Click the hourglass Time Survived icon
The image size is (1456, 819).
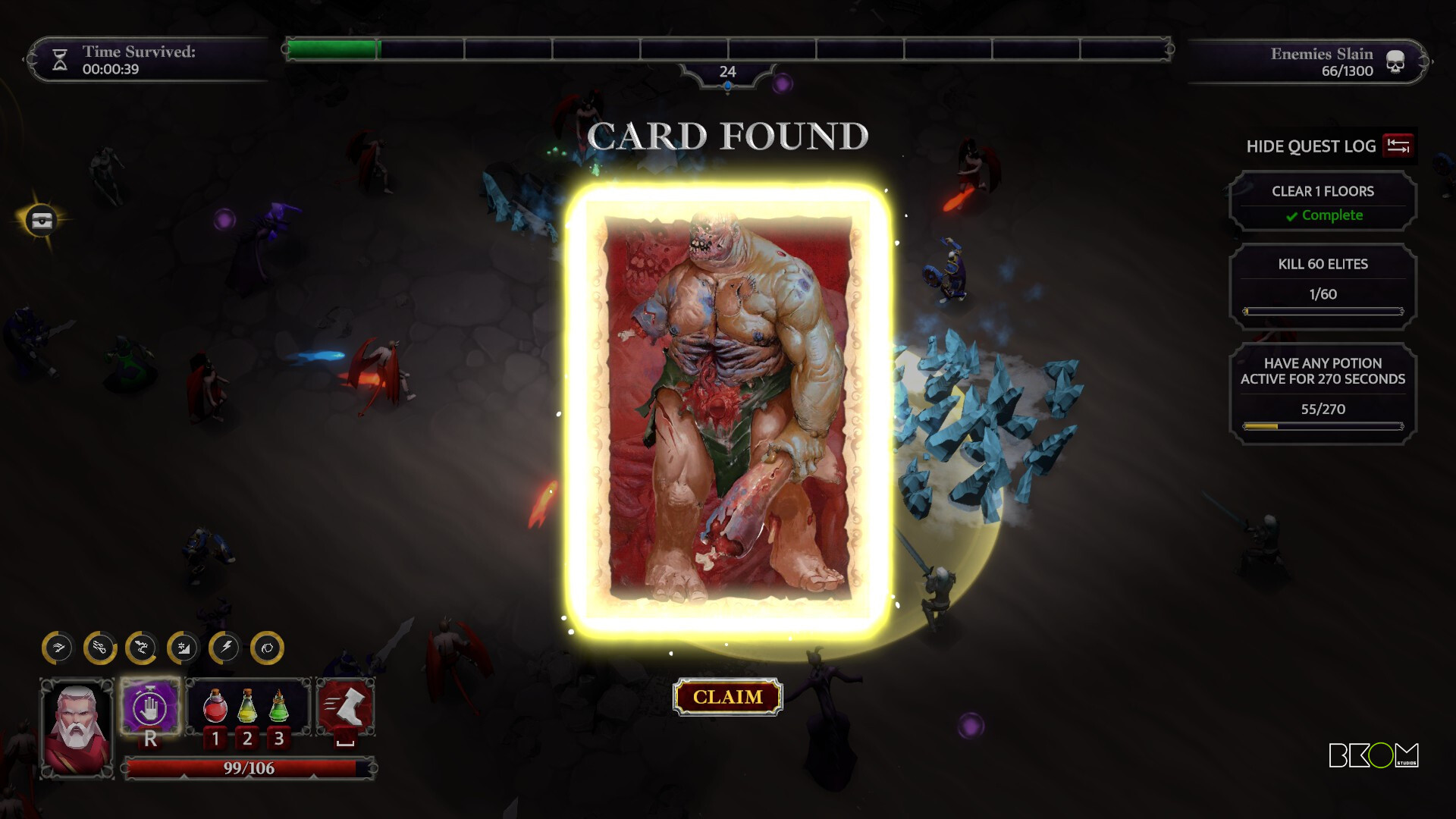tap(59, 58)
